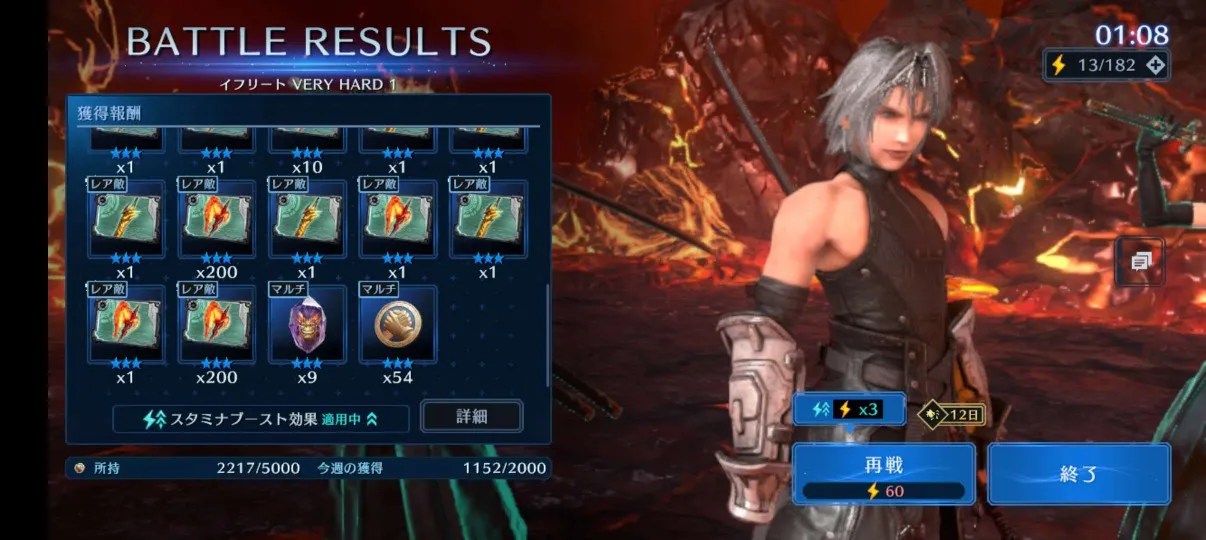
Task: Open the 詳細 details button
Action: [471, 415]
